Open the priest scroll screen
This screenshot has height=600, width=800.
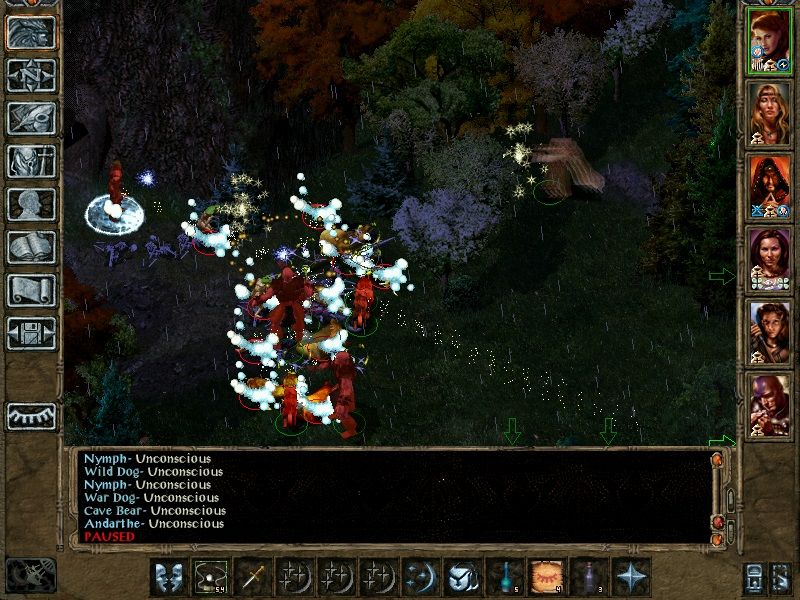coord(31,290)
